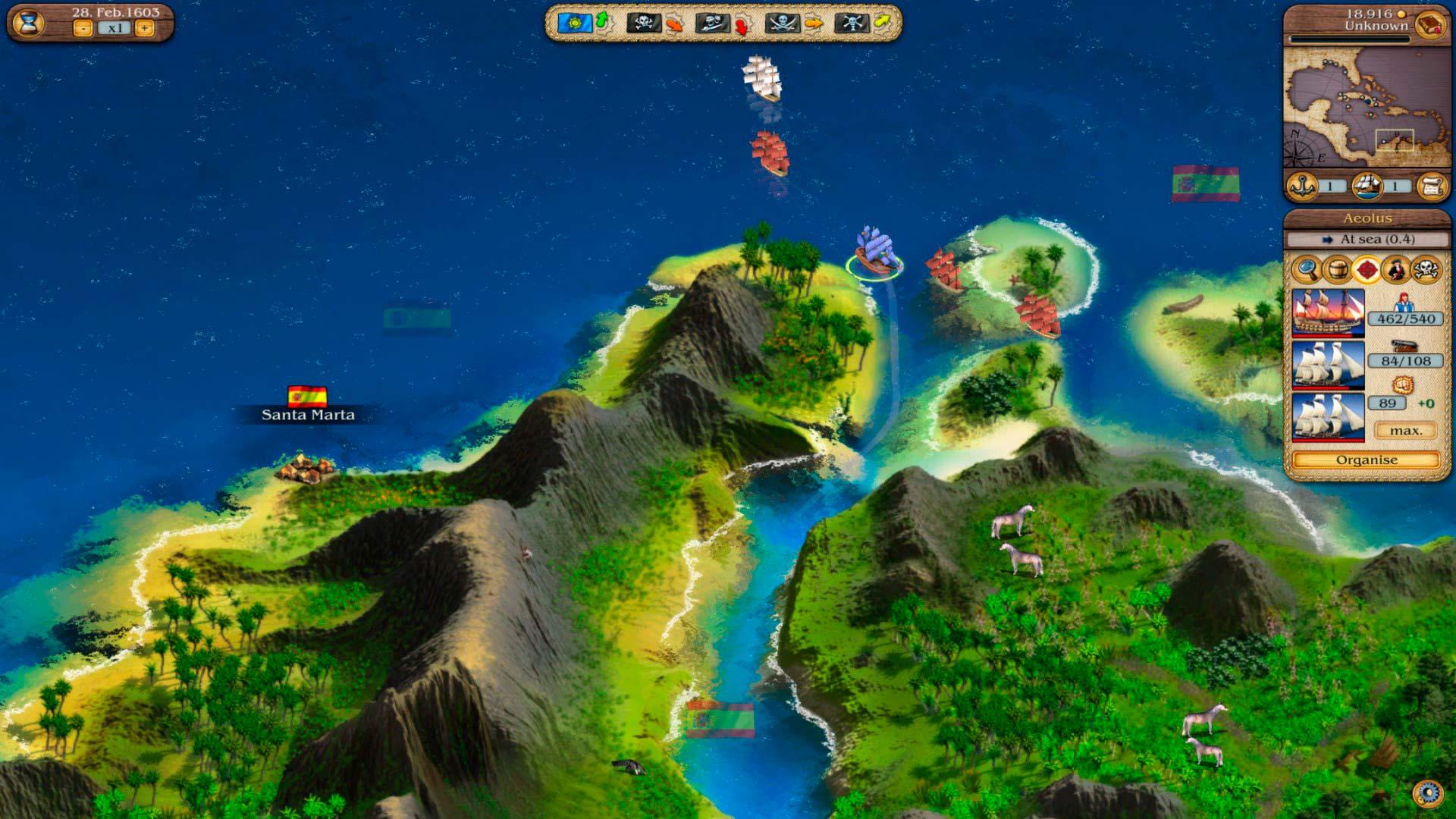Show the convoy list ship icon

[x=1366, y=186]
